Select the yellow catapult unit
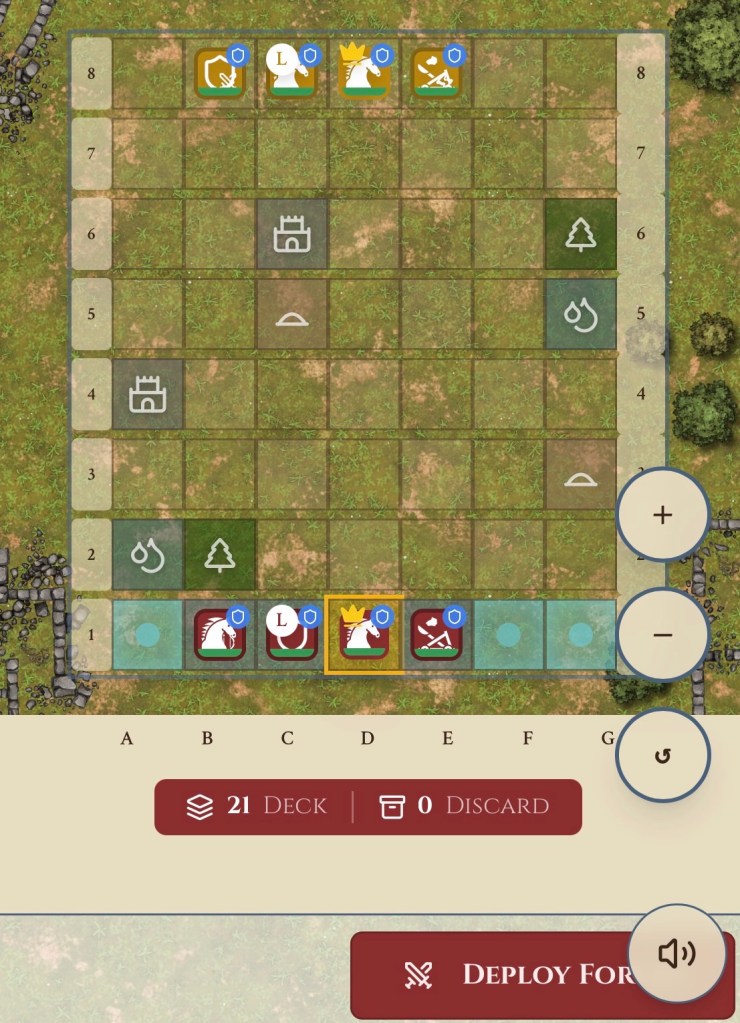The width and height of the screenshot is (740, 1023). coord(437,73)
